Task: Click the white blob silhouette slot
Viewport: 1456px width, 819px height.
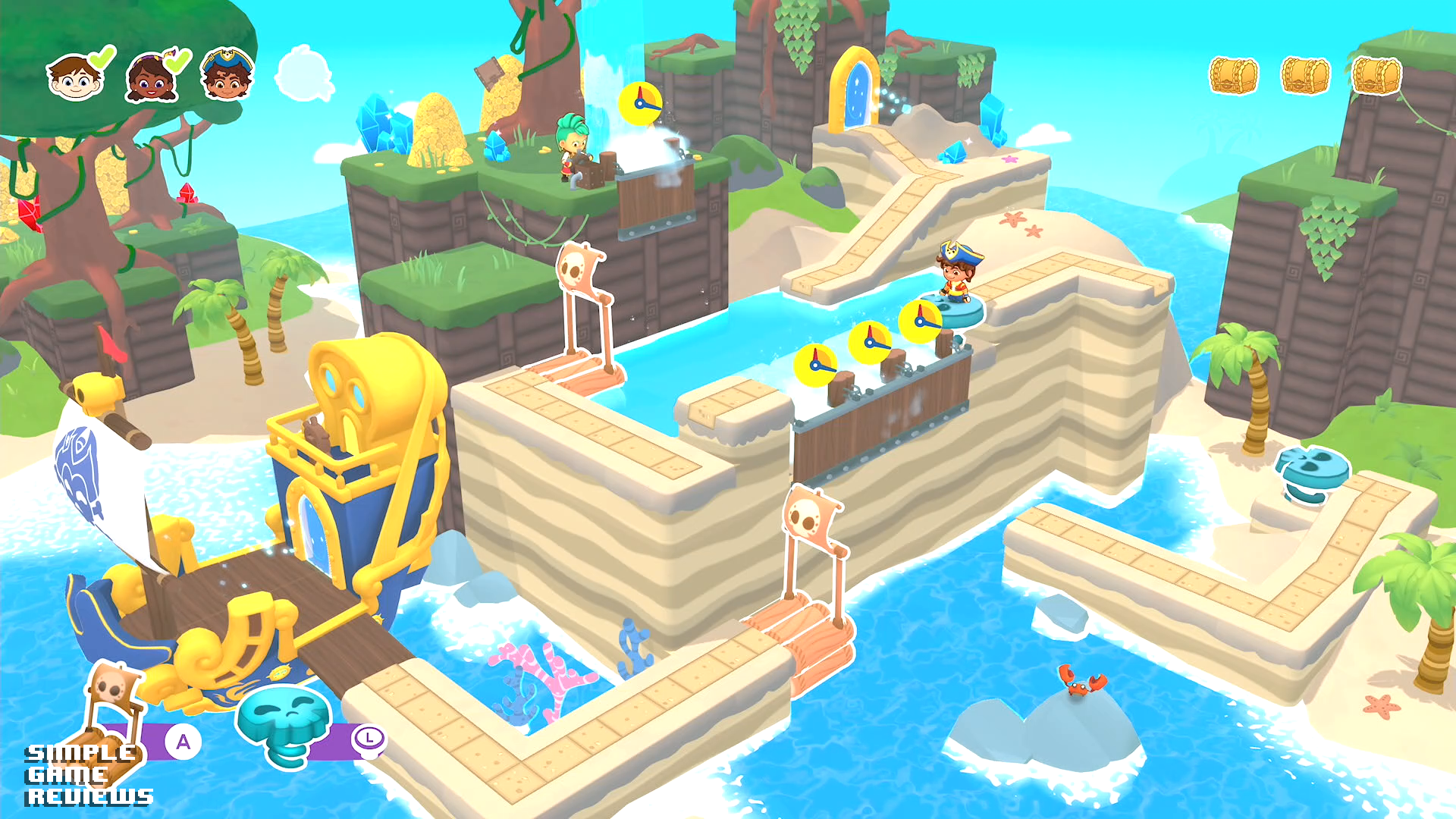Action: point(305,74)
